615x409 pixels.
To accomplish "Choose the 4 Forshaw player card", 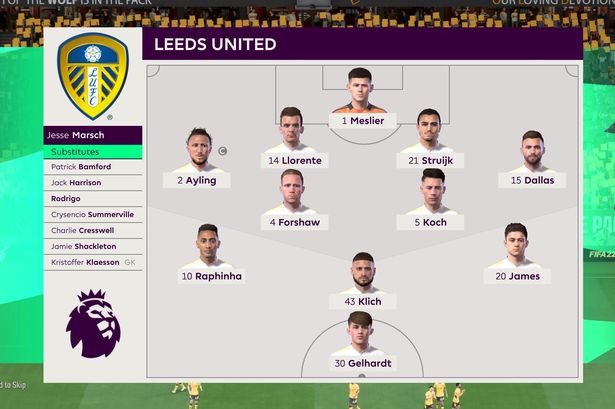I will [x=293, y=201].
